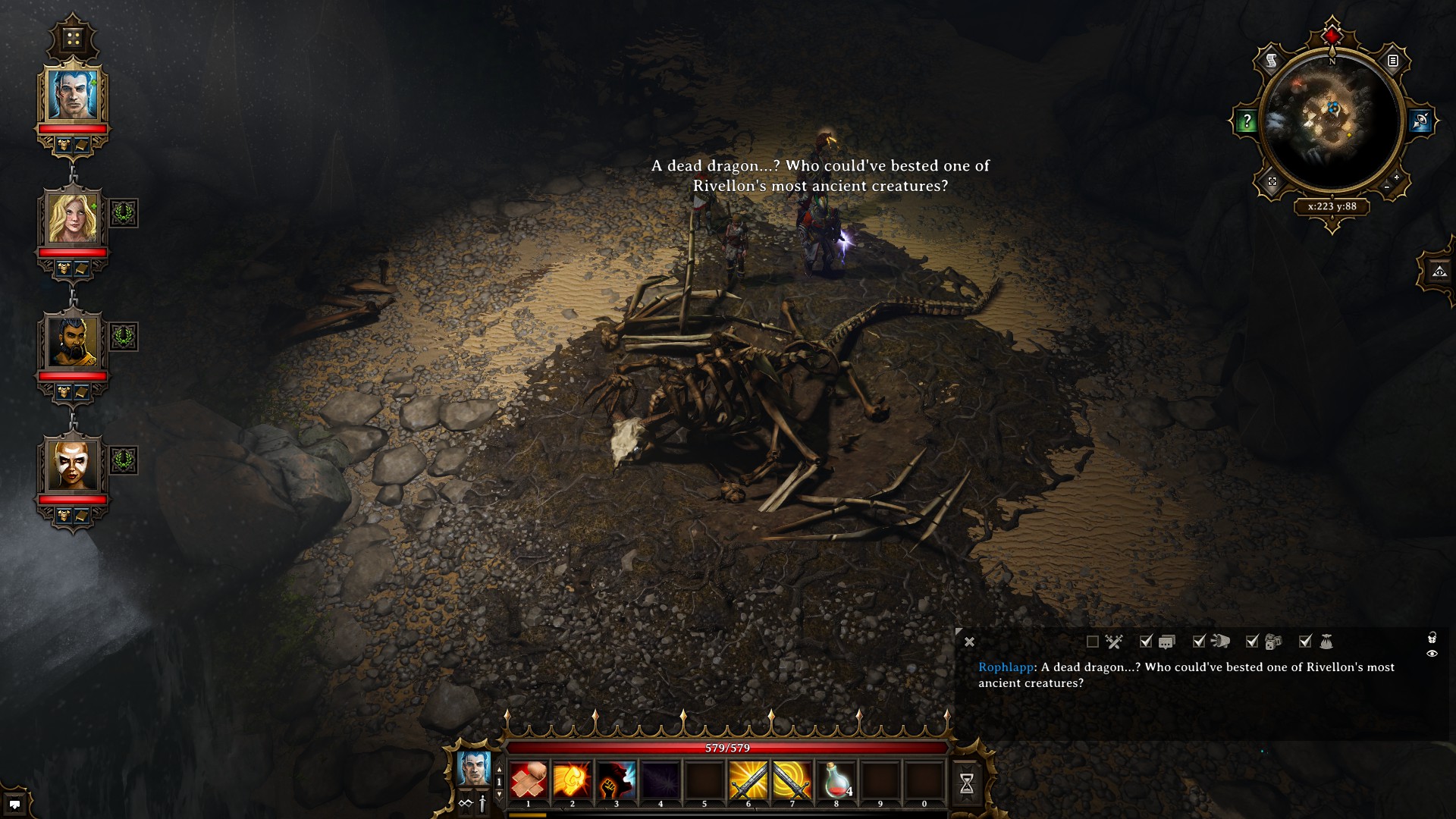Toggle the dialogue messages filter checkbox

(1146, 642)
